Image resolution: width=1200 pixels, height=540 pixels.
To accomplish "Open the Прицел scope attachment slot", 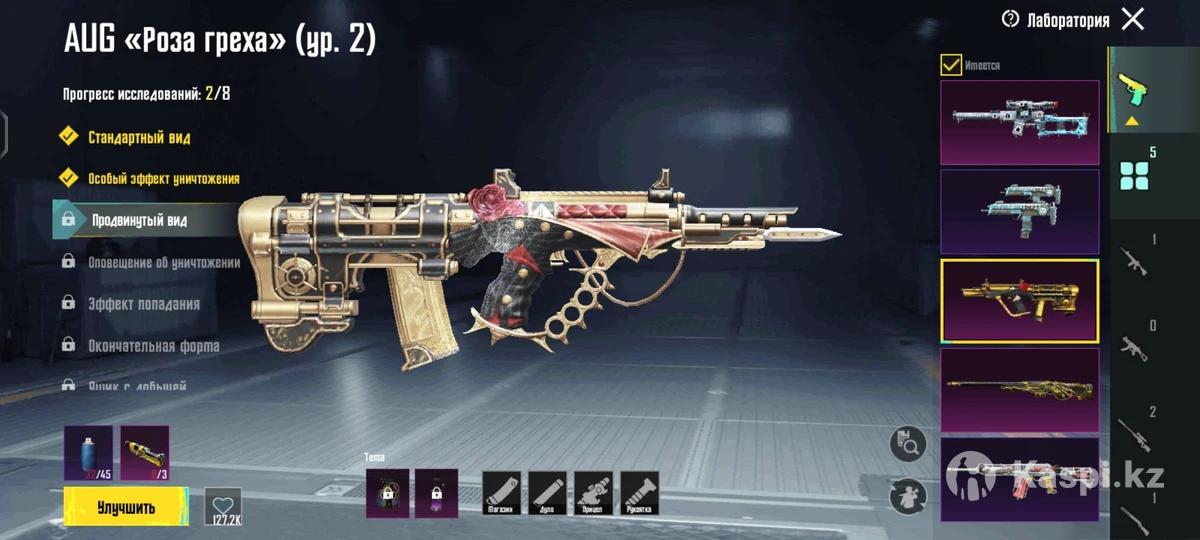I will pos(593,494).
